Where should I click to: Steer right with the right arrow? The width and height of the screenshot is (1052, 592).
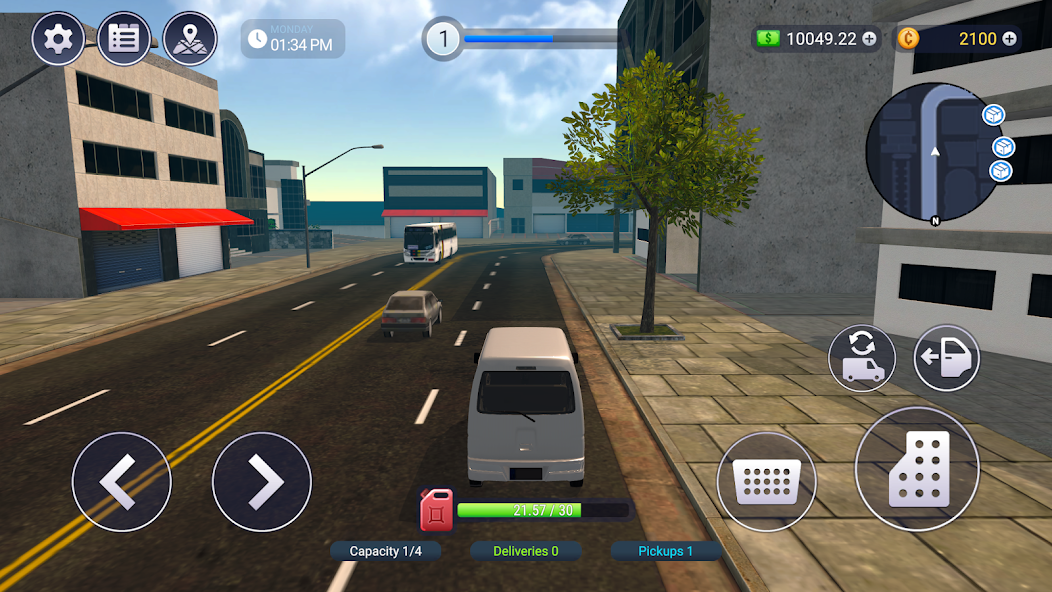click(262, 482)
